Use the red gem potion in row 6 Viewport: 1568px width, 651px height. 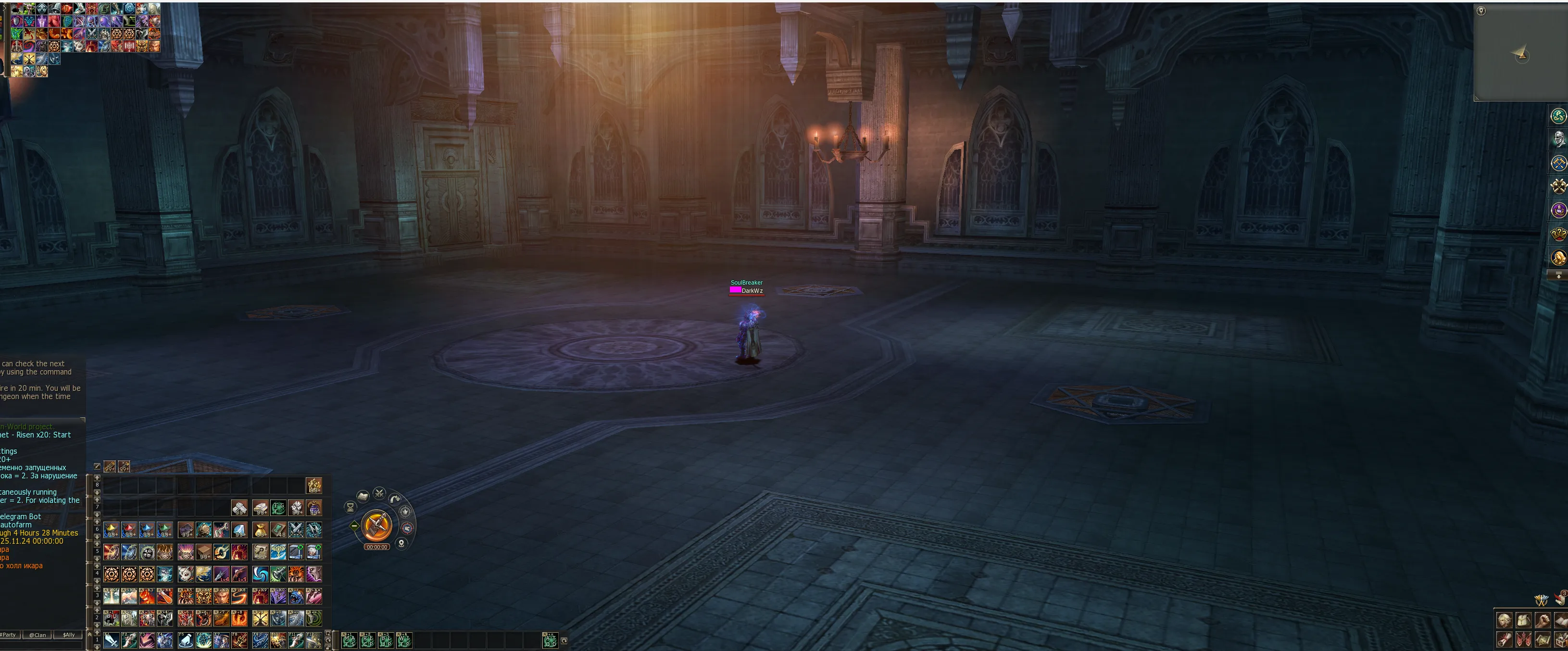pos(129,530)
